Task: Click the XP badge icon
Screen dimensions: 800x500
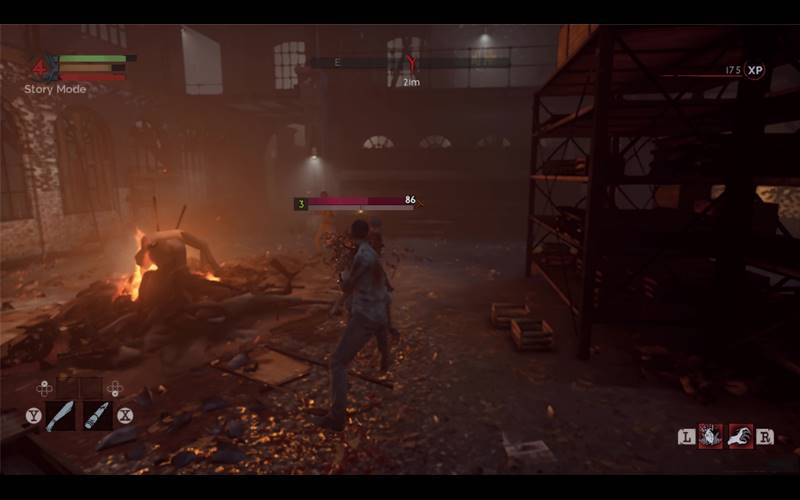Action: 754,70
